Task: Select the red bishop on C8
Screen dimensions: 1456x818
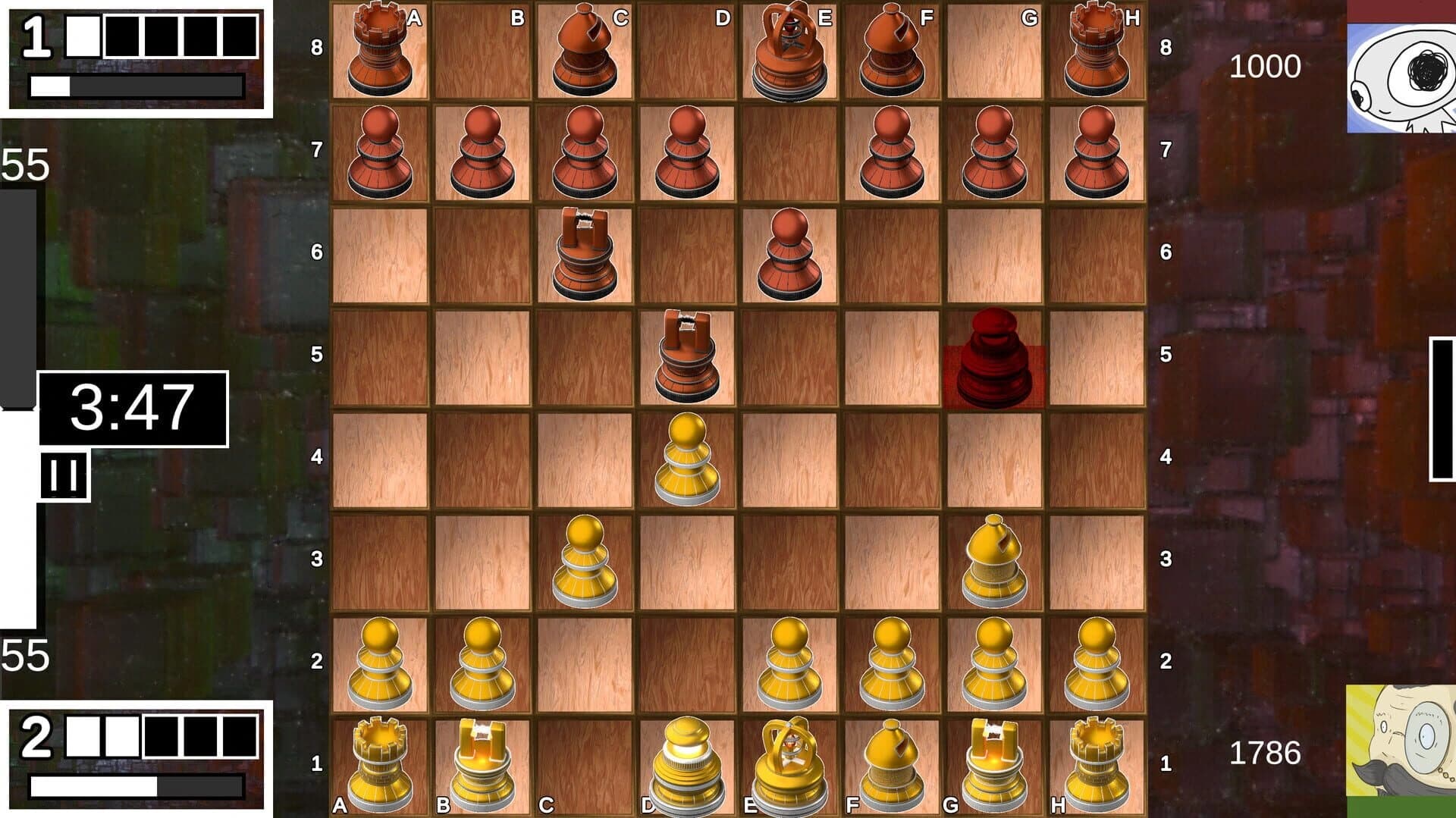Action: (584, 49)
